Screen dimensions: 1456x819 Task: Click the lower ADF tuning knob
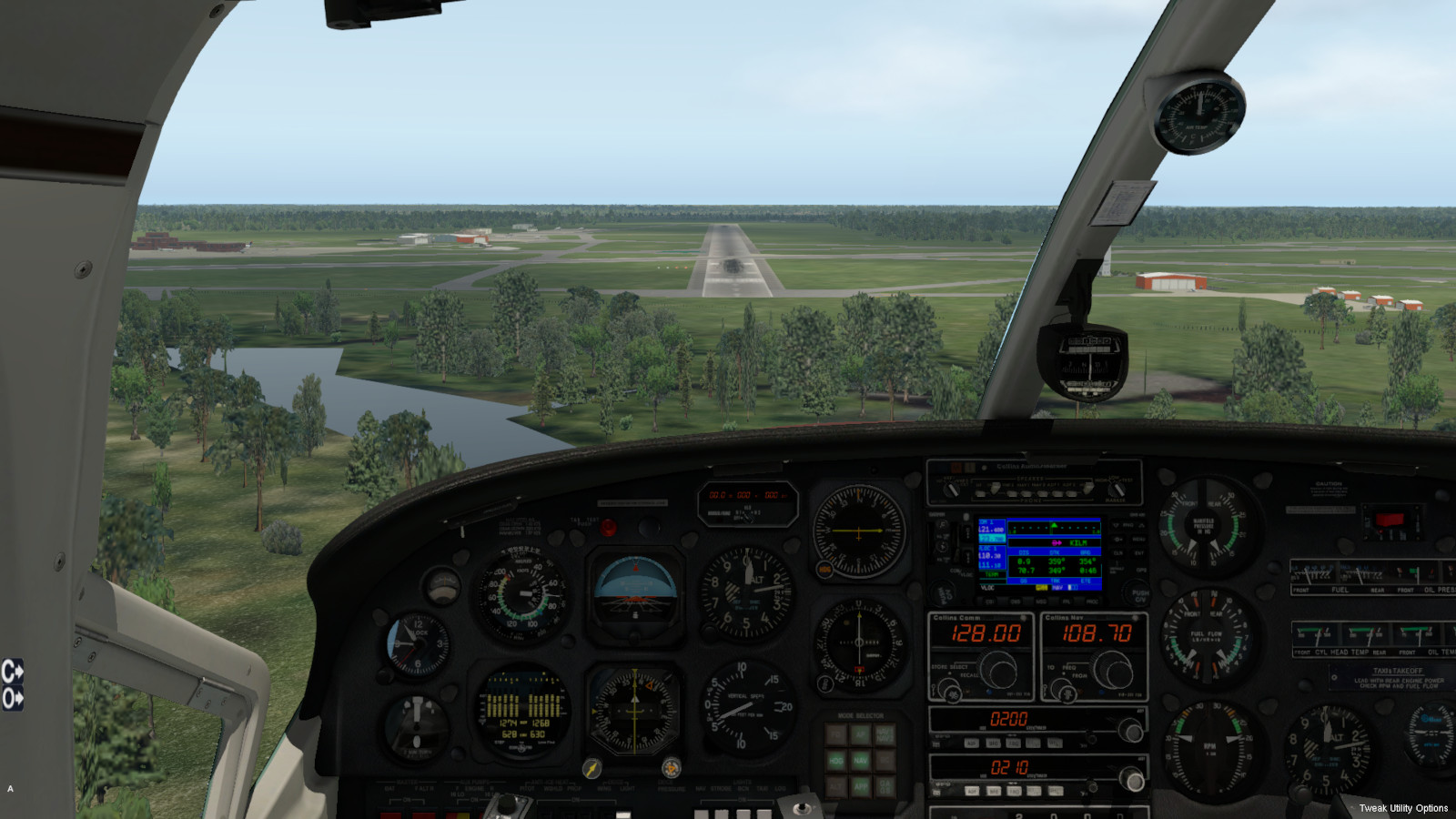(x=1132, y=780)
